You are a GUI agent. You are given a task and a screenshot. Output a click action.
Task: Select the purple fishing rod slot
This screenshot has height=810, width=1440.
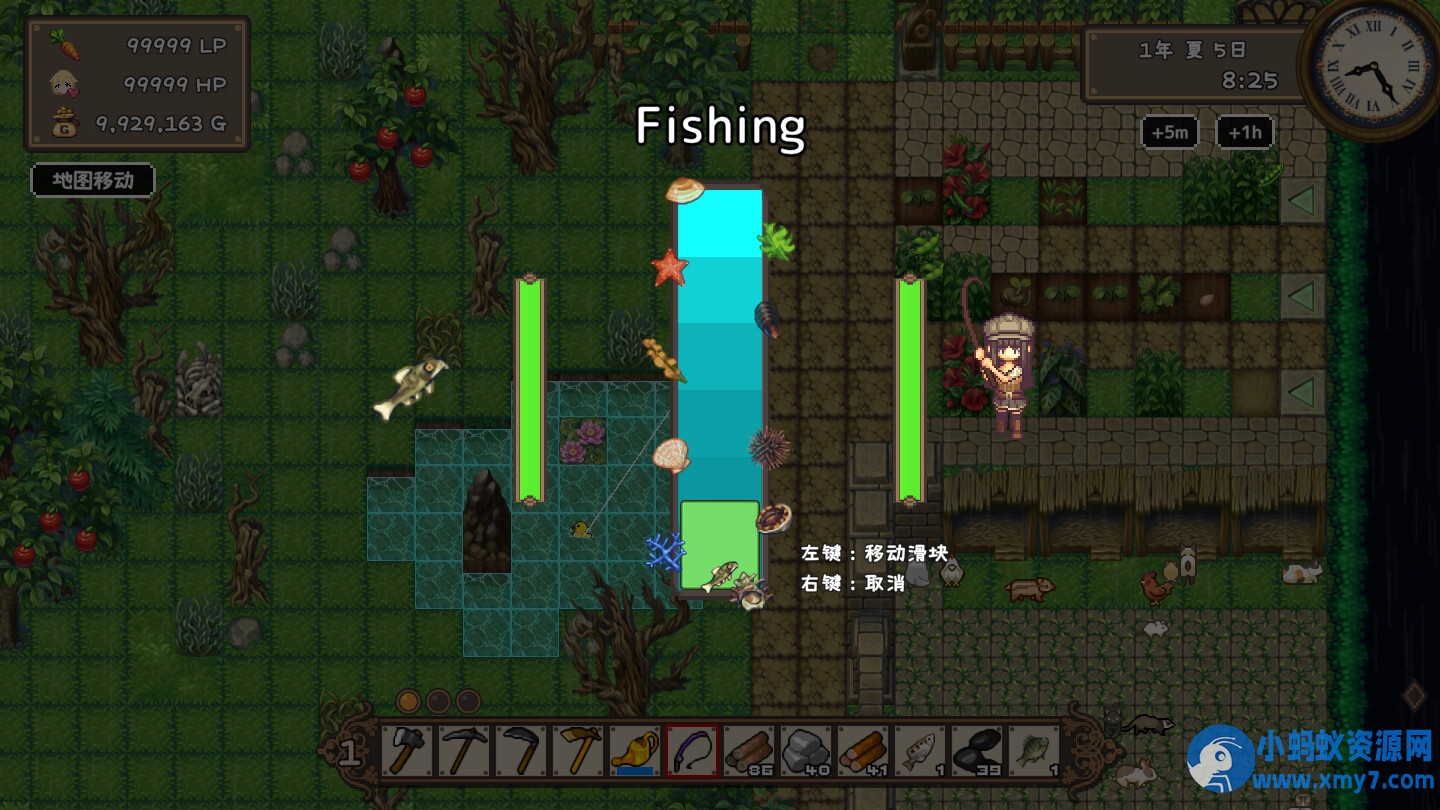692,750
